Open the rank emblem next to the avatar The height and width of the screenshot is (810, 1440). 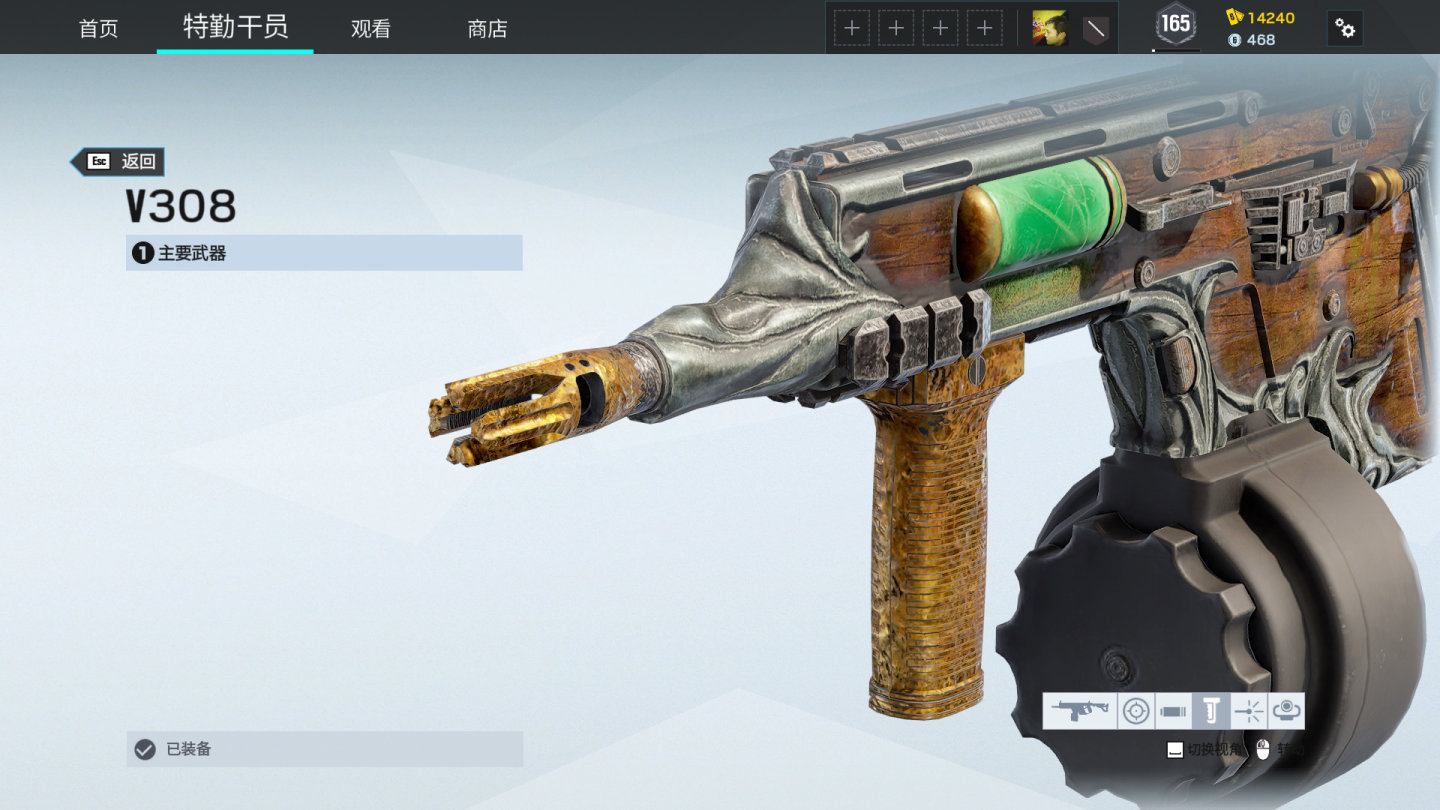1096,28
